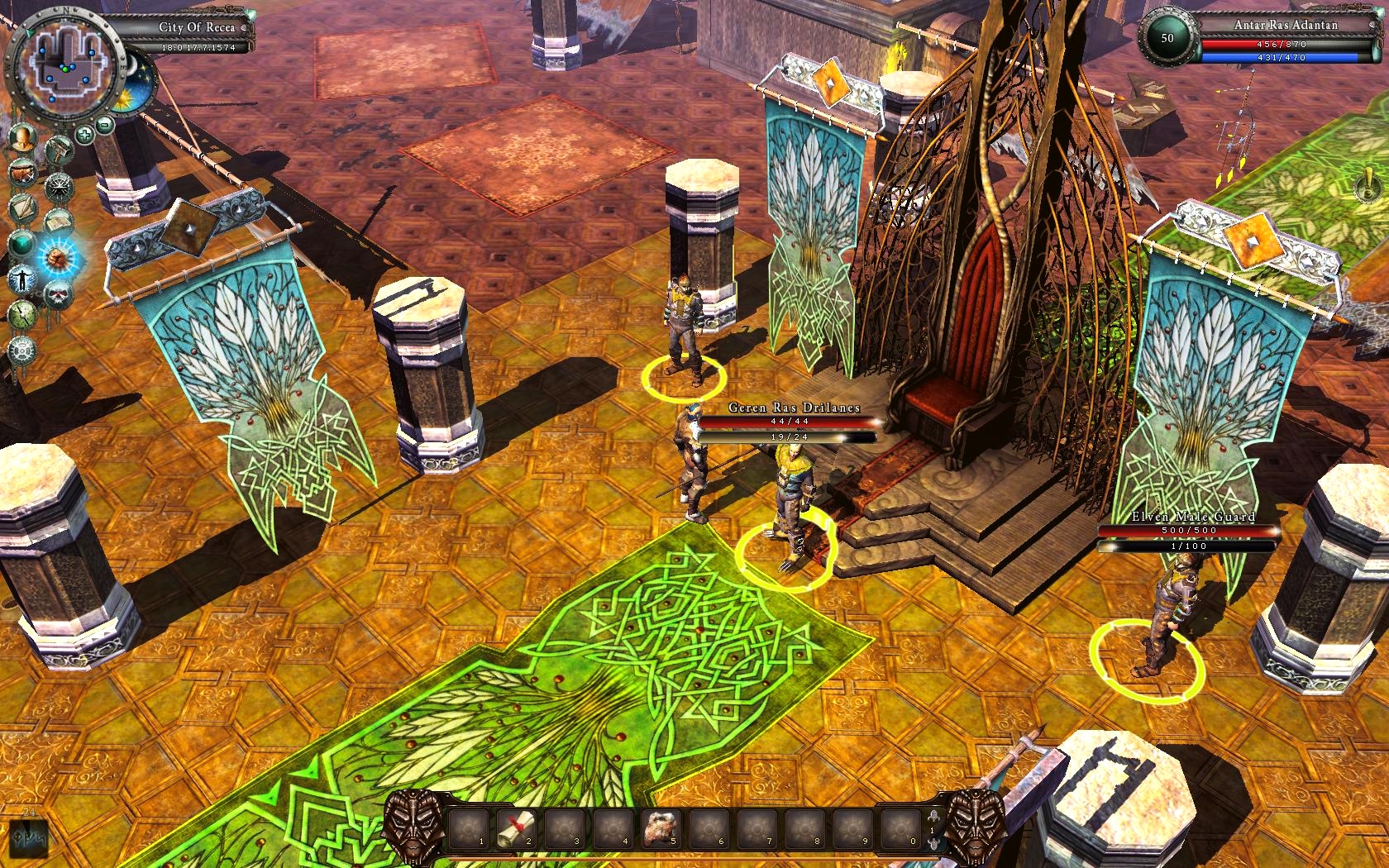Use the scroll in hotbar slot 2
Screen dimensions: 1389x868
click(x=517, y=828)
